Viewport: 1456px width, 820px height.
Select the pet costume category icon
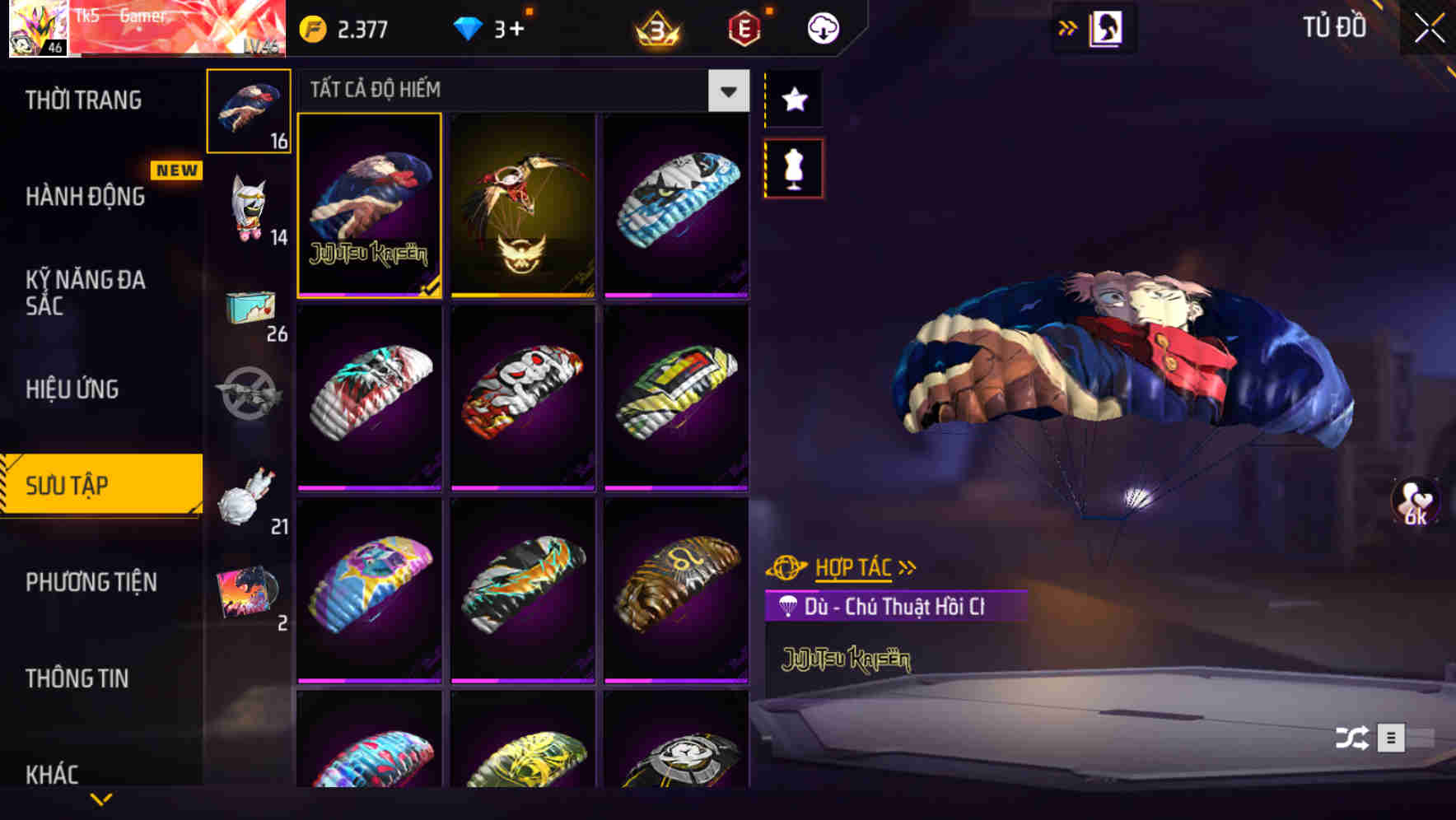(249, 210)
